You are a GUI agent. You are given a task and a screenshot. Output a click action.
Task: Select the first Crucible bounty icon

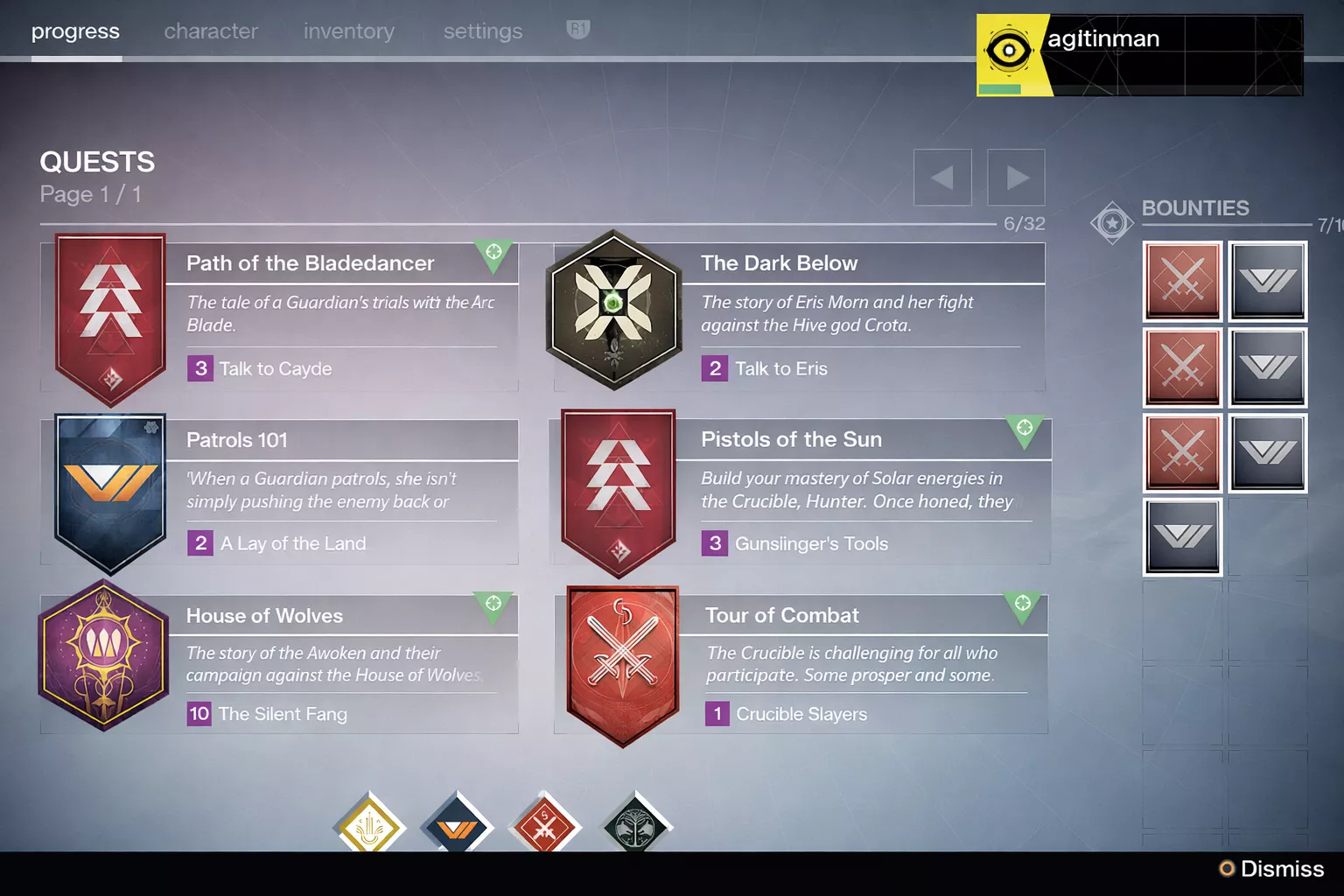[1182, 282]
